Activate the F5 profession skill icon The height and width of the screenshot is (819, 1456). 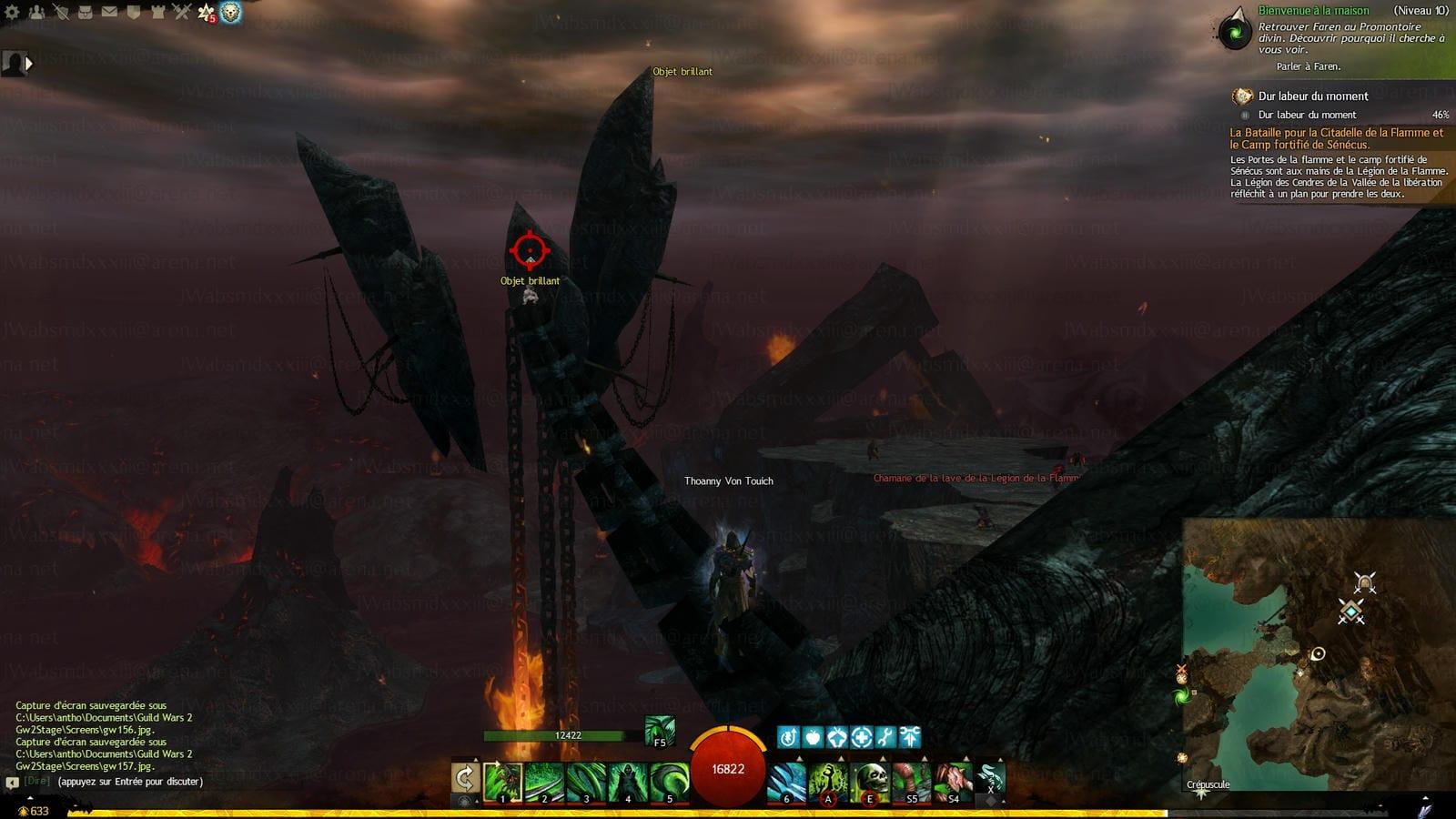[x=660, y=731]
